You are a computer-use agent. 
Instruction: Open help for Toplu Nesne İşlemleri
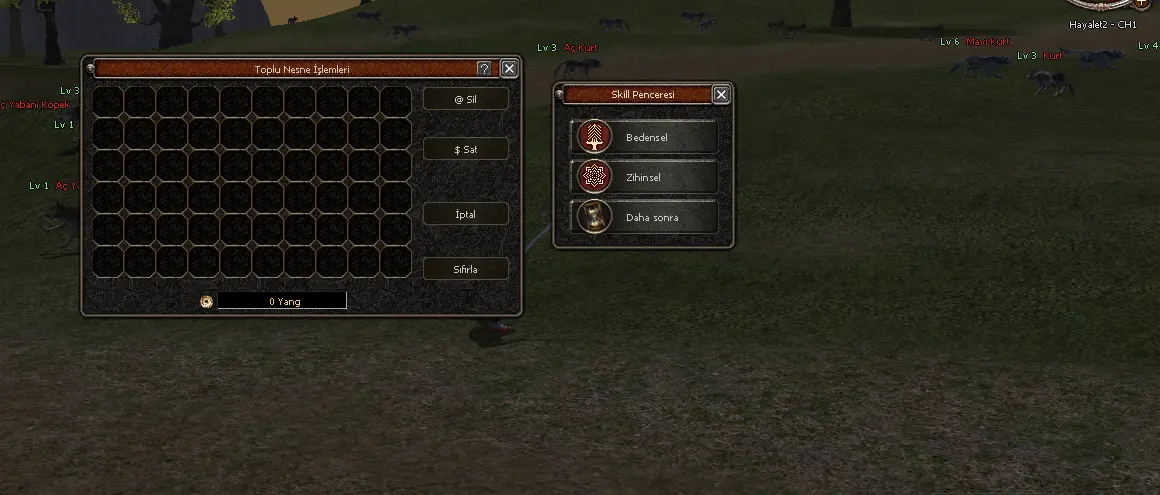pyautogui.click(x=484, y=69)
